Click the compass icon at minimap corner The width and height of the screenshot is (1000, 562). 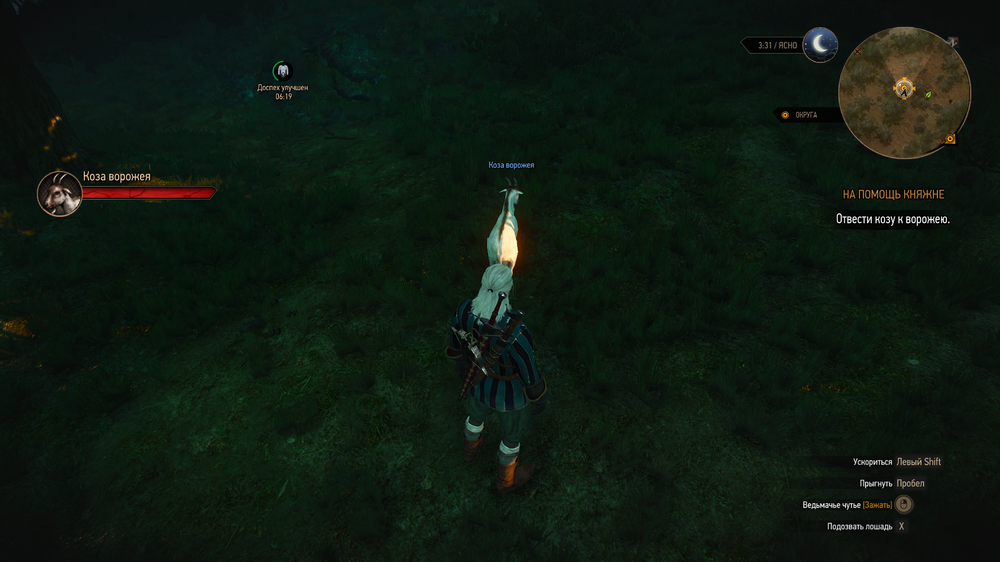click(953, 42)
